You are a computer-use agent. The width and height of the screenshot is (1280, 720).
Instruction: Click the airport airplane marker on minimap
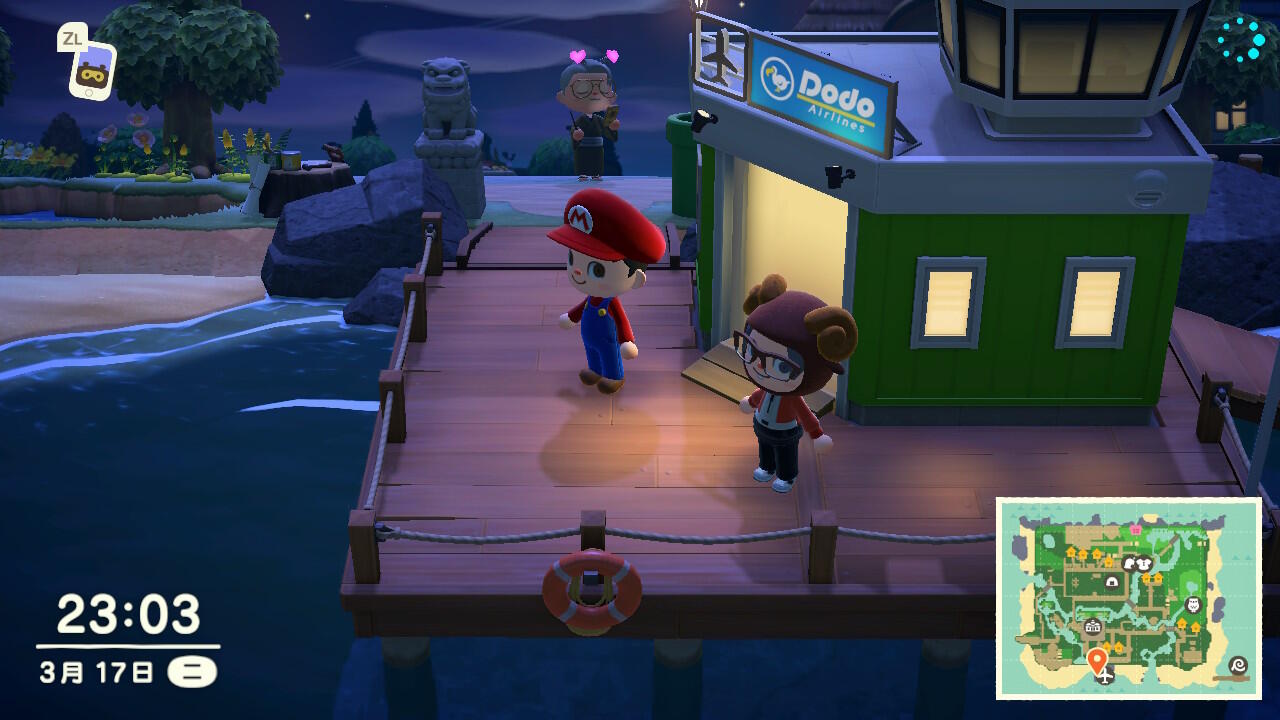(1105, 676)
